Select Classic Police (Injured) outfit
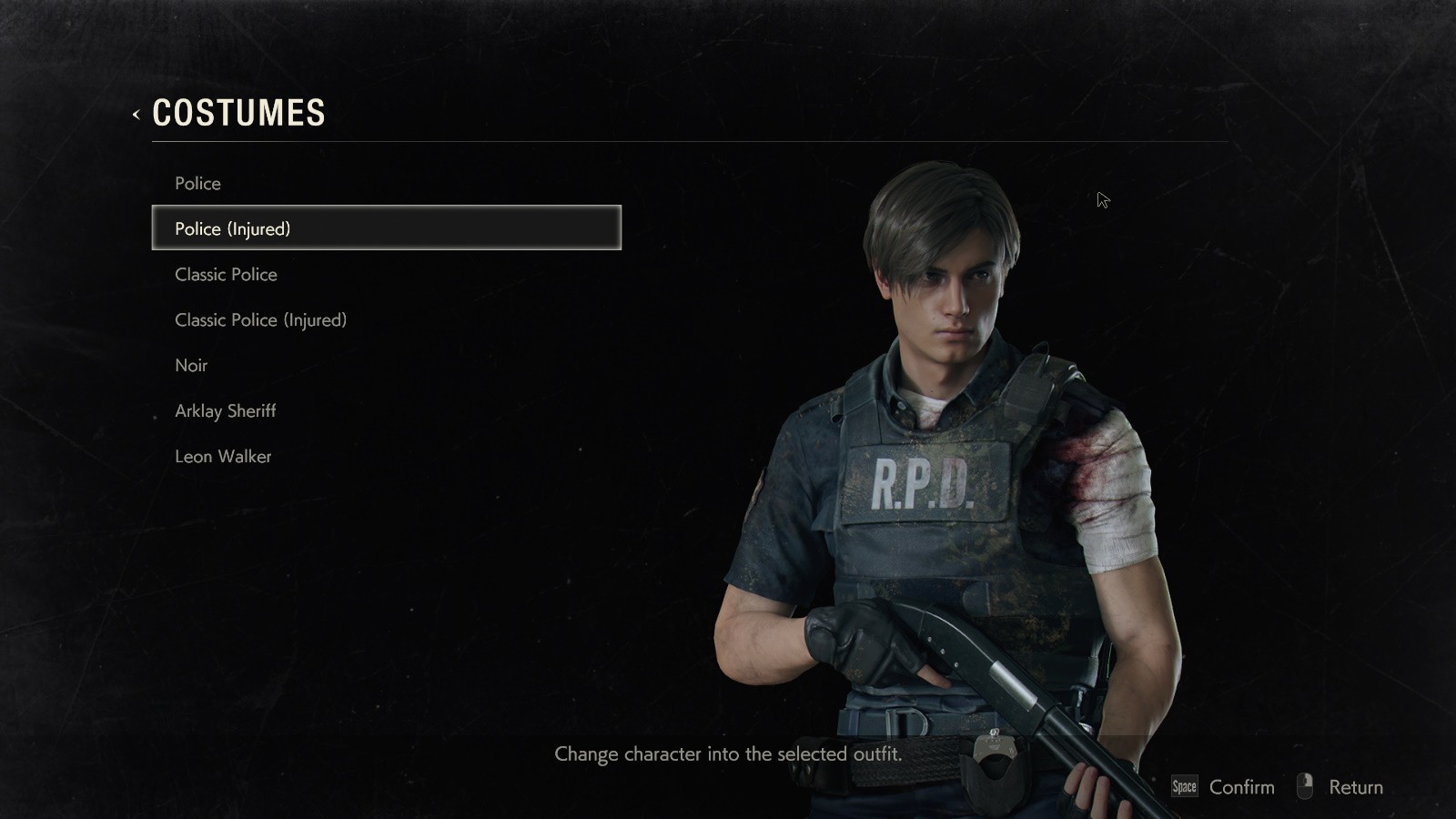Viewport: 1456px width, 819px height. point(260,320)
